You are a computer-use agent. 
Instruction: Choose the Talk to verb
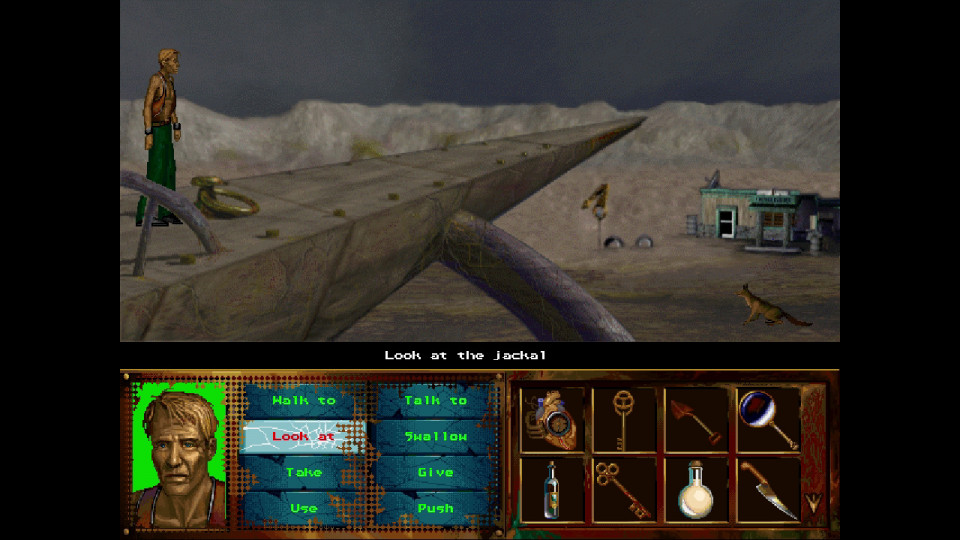[435, 401]
